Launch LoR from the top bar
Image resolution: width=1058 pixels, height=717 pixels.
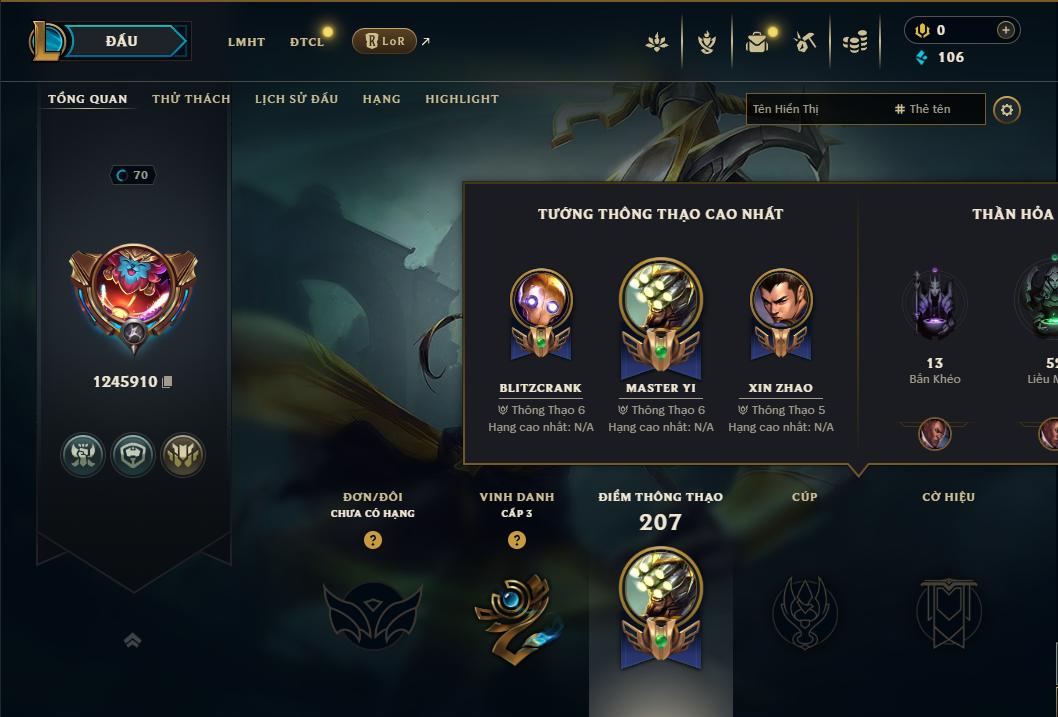(x=385, y=41)
